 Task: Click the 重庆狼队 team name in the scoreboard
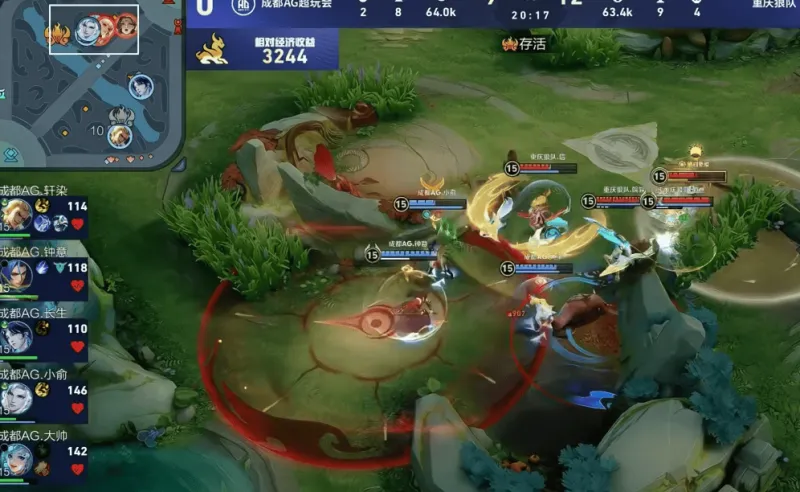coord(775,6)
